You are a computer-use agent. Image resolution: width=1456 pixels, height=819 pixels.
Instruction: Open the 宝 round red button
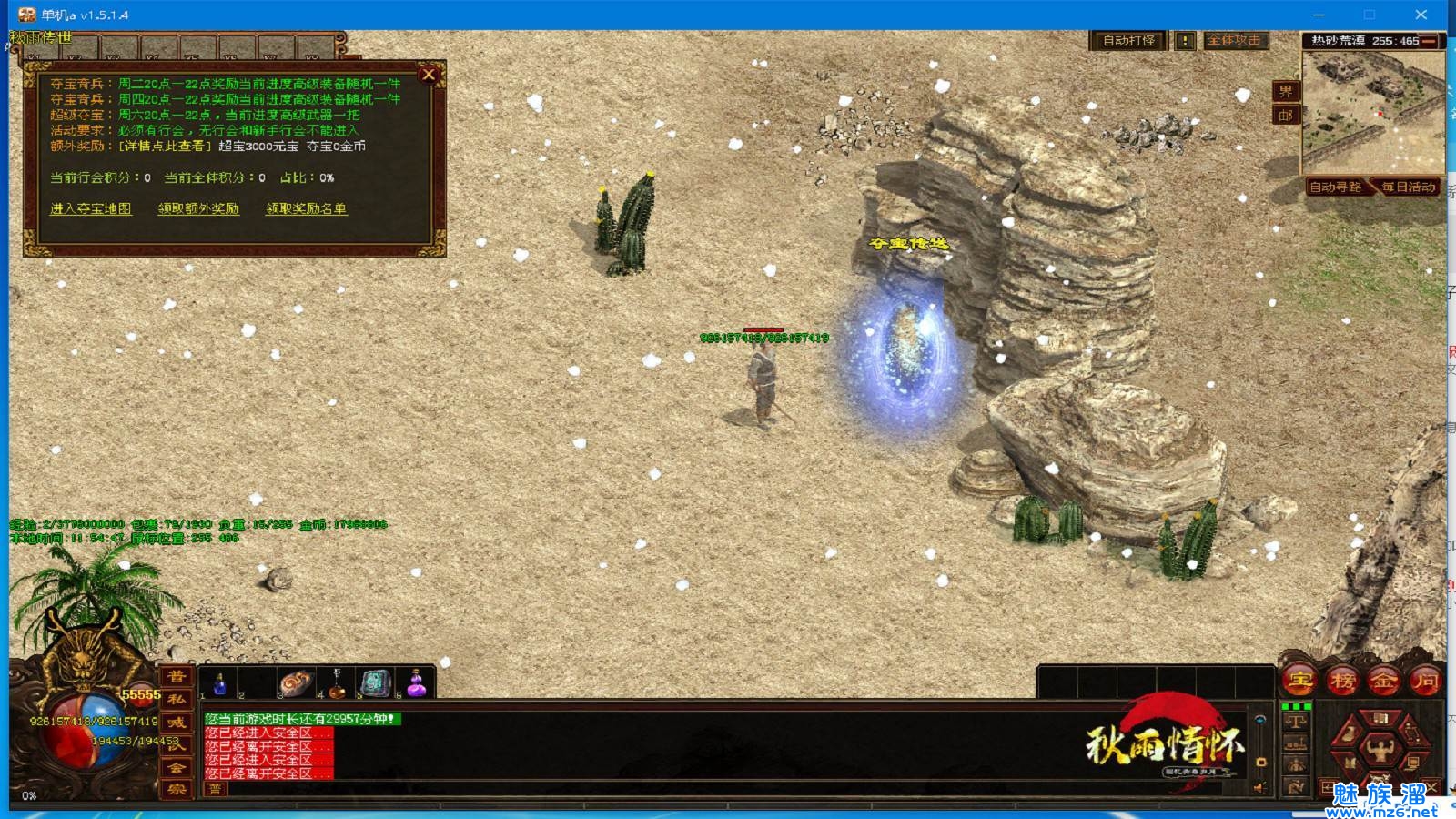[x=1300, y=680]
